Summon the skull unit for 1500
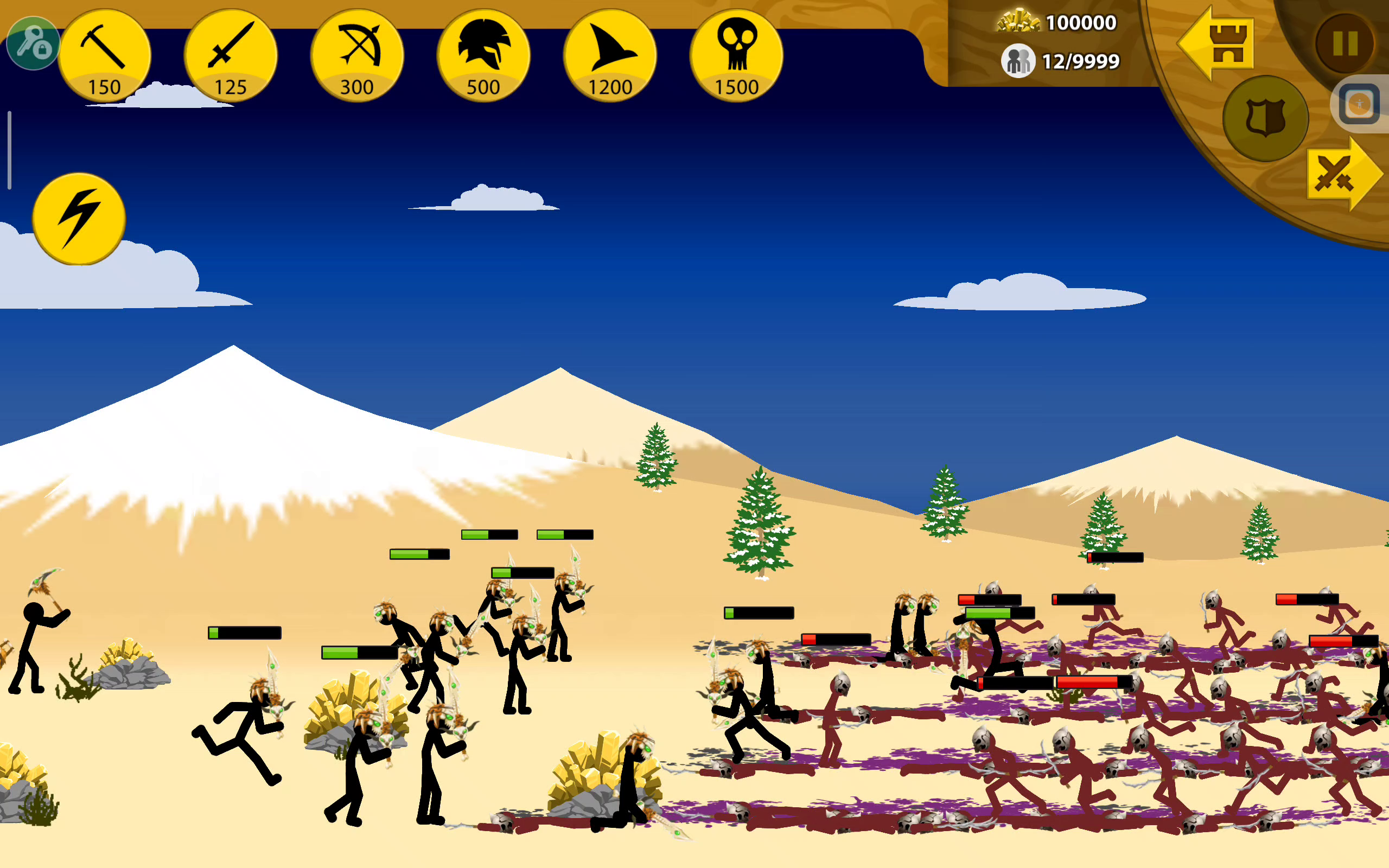This screenshot has width=1389, height=868. point(736,56)
